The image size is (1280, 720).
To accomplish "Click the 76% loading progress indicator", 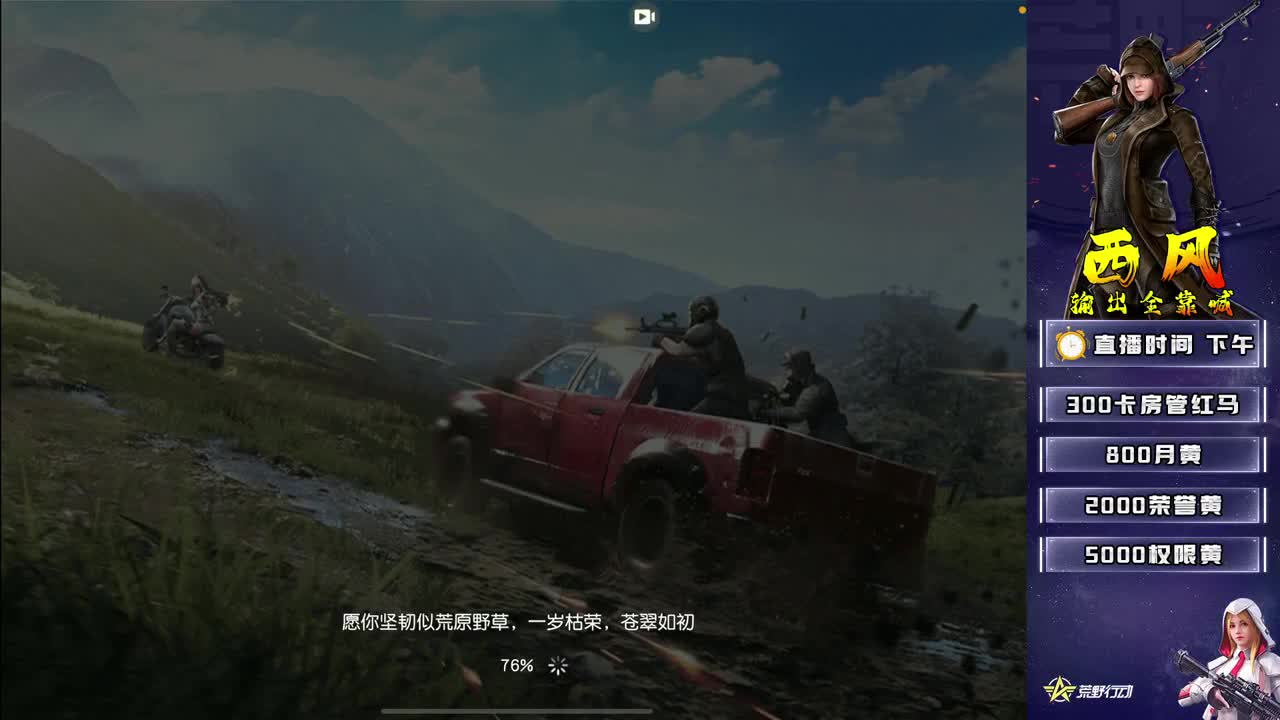I will [516, 662].
